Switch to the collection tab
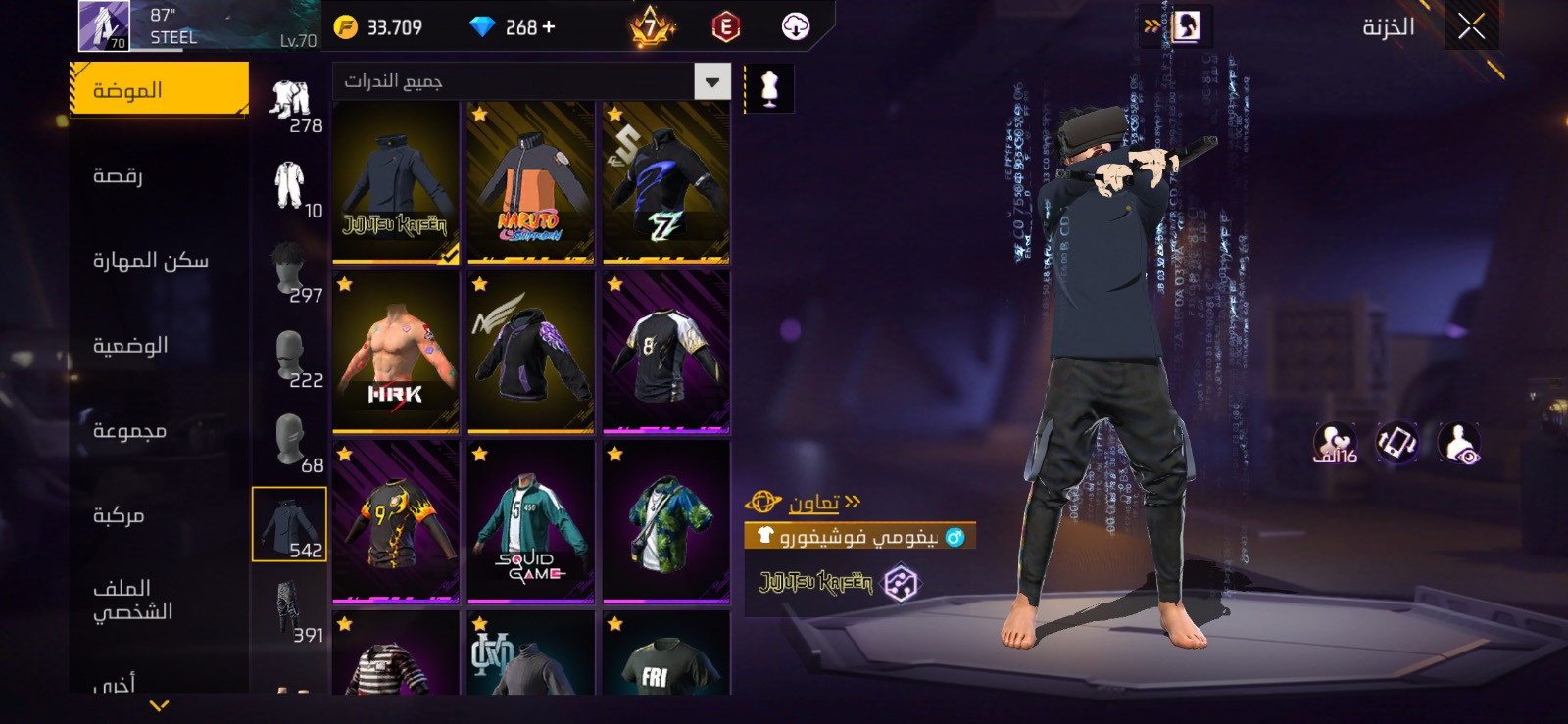The image size is (1568, 724). coord(129,431)
